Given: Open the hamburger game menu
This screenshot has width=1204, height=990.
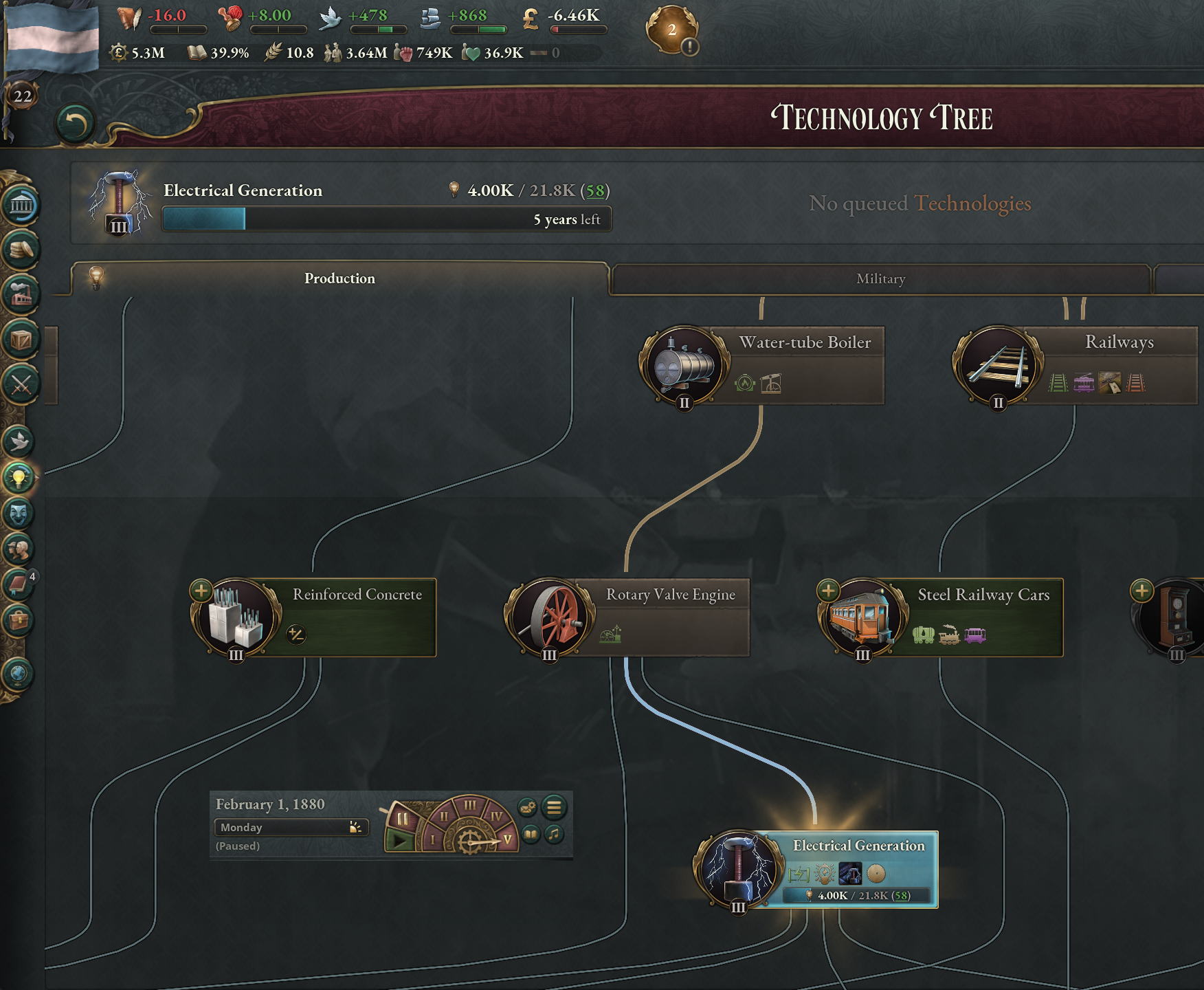Looking at the screenshot, I should pos(554,807).
